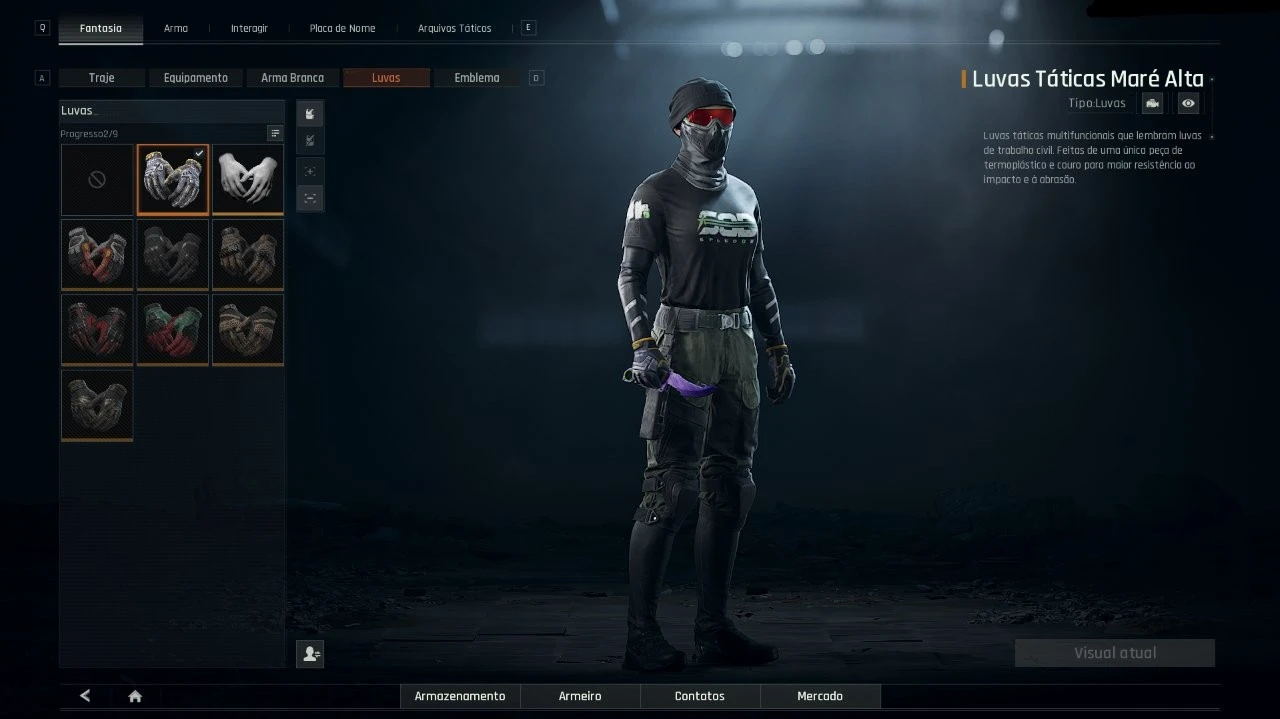Screen dimensions: 1280x719
Task: Choose the Equipamento category
Action: 196,78
